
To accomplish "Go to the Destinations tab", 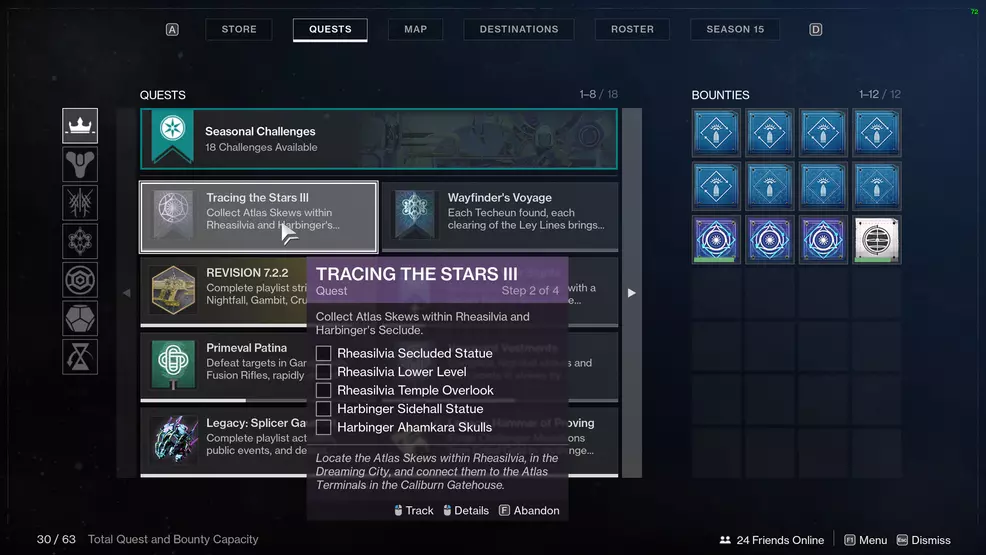I will [x=519, y=29].
